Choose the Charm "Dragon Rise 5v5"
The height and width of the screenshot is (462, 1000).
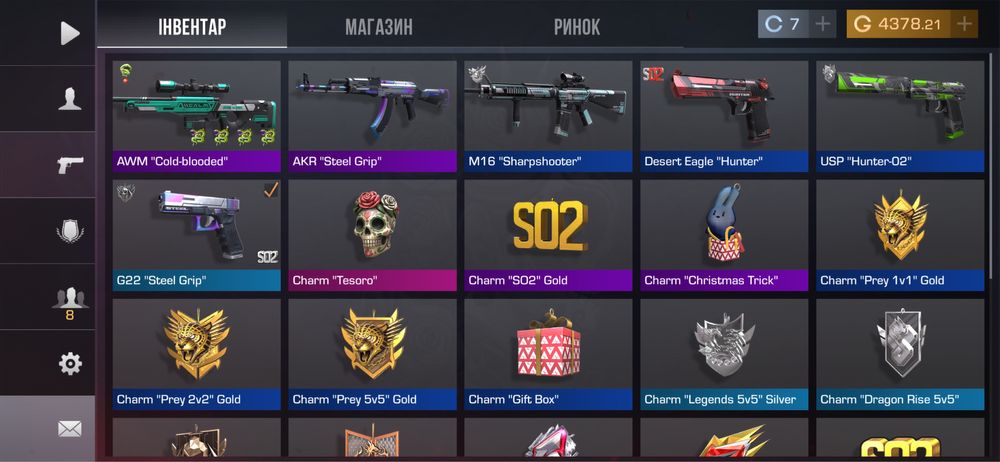[x=900, y=354]
